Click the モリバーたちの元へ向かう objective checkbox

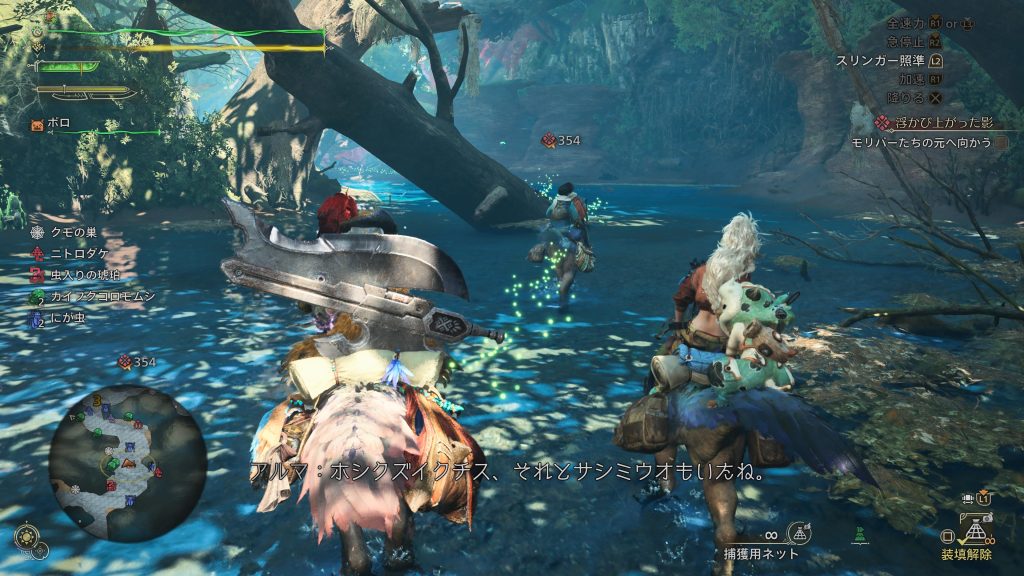[1002, 143]
